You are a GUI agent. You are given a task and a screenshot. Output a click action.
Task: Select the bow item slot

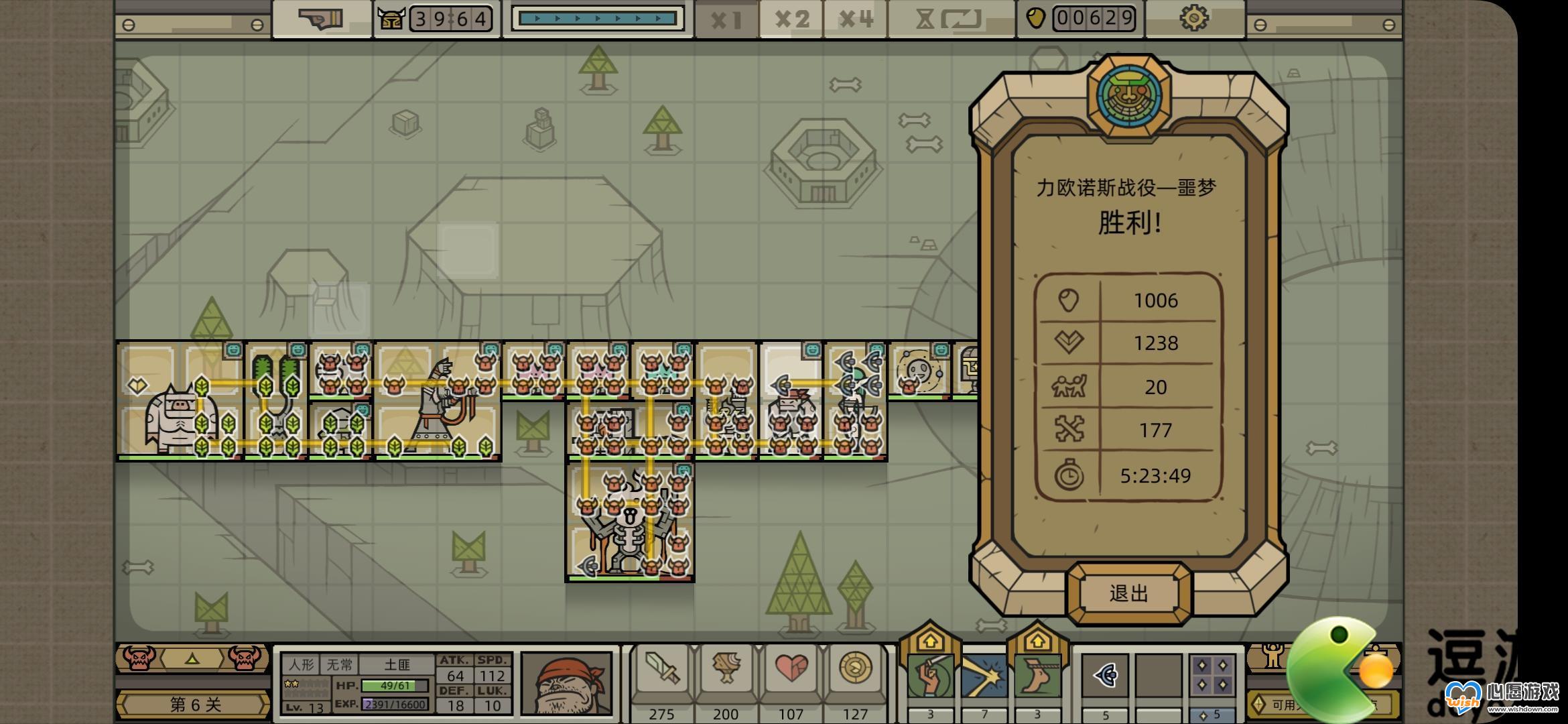pyautogui.click(x=1106, y=676)
